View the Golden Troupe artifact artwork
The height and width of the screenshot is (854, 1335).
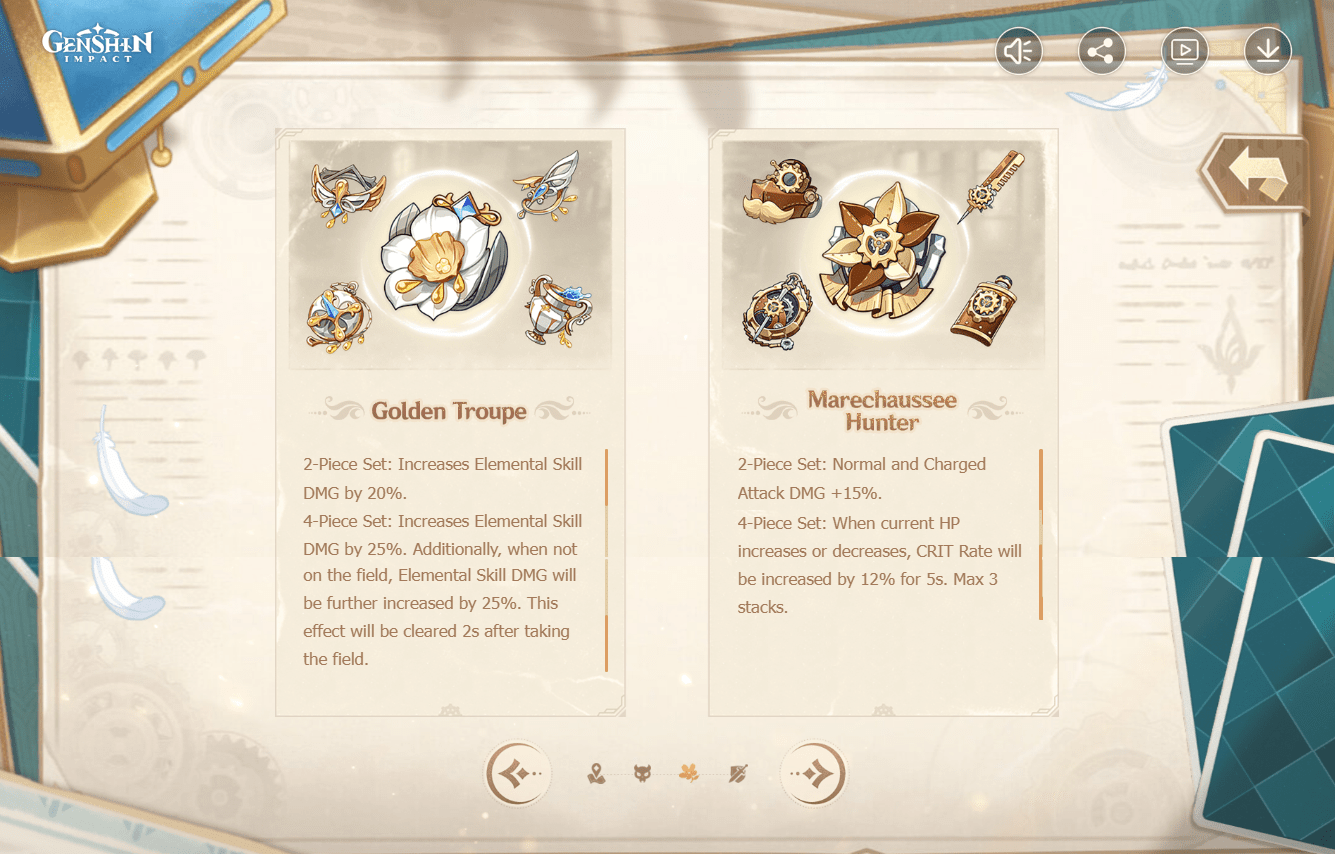[x=450, y=253]
